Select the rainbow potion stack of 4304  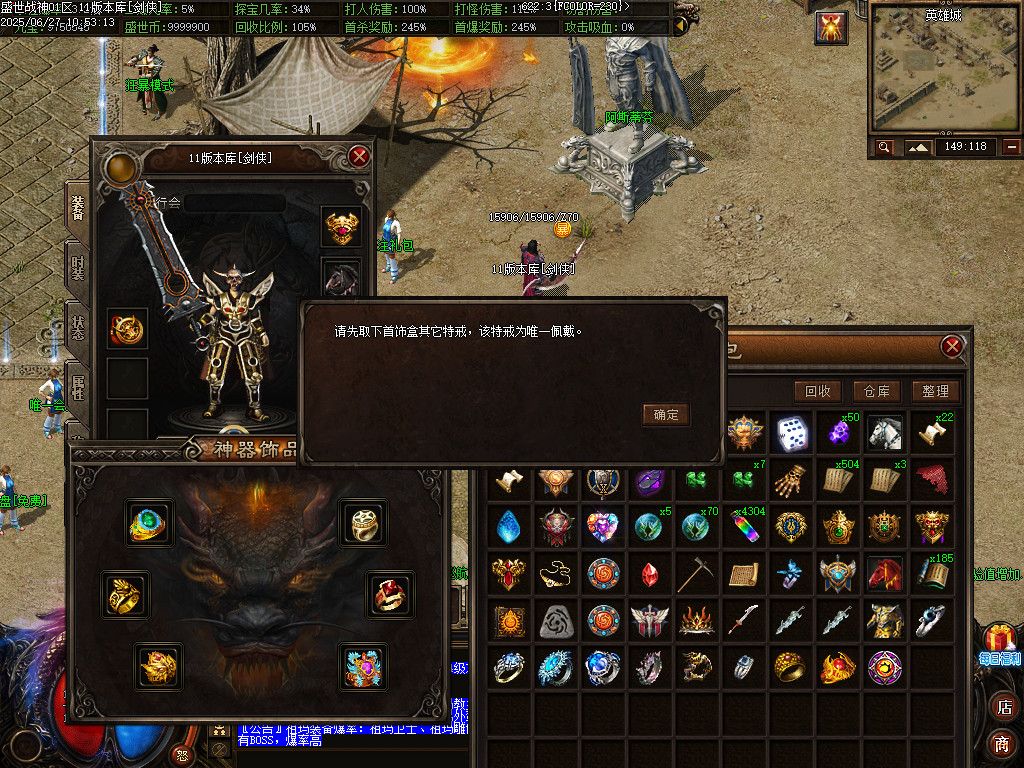tap(747, 527)
